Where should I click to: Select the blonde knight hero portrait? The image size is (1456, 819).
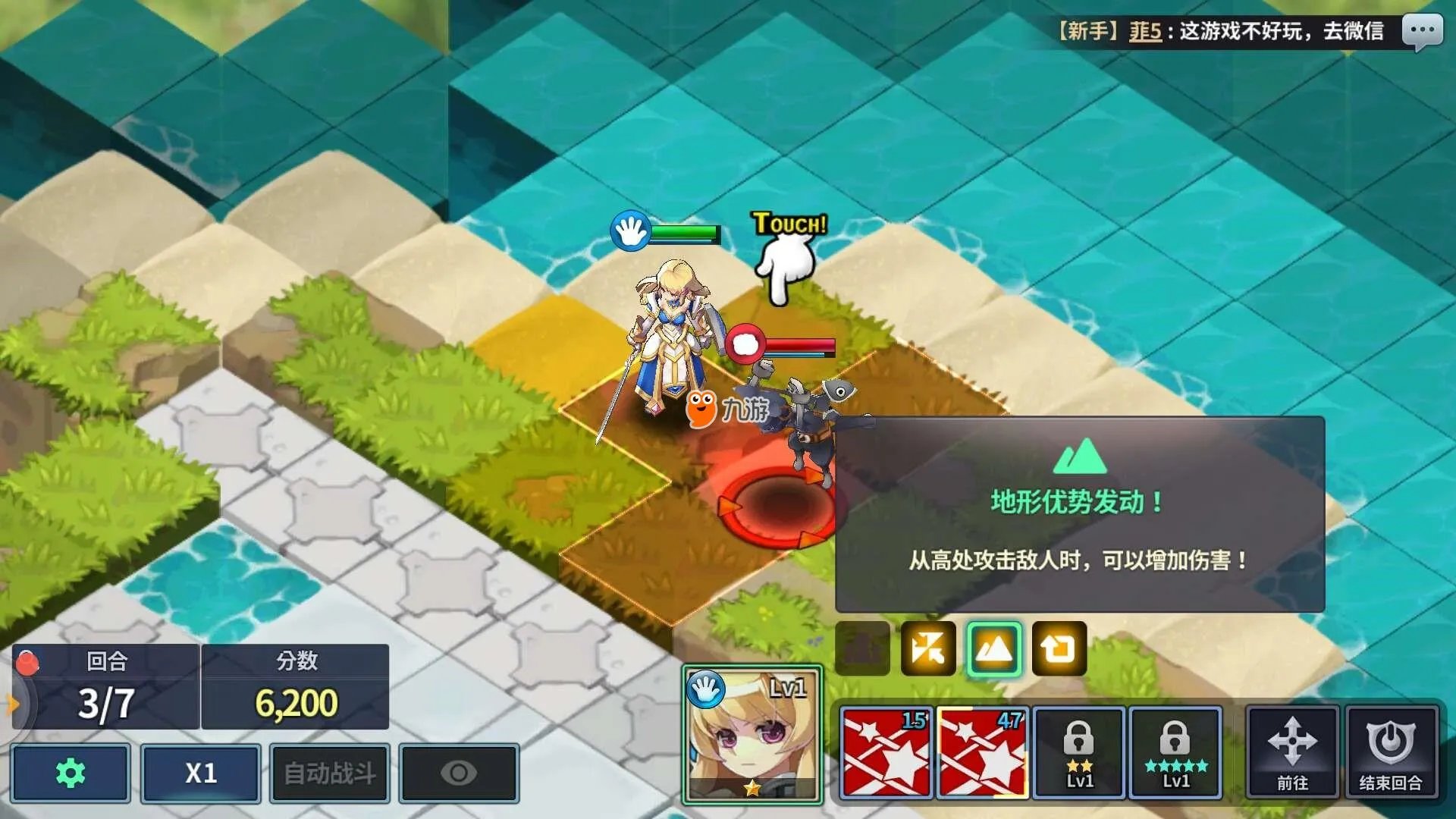click(x=752, y=734)
